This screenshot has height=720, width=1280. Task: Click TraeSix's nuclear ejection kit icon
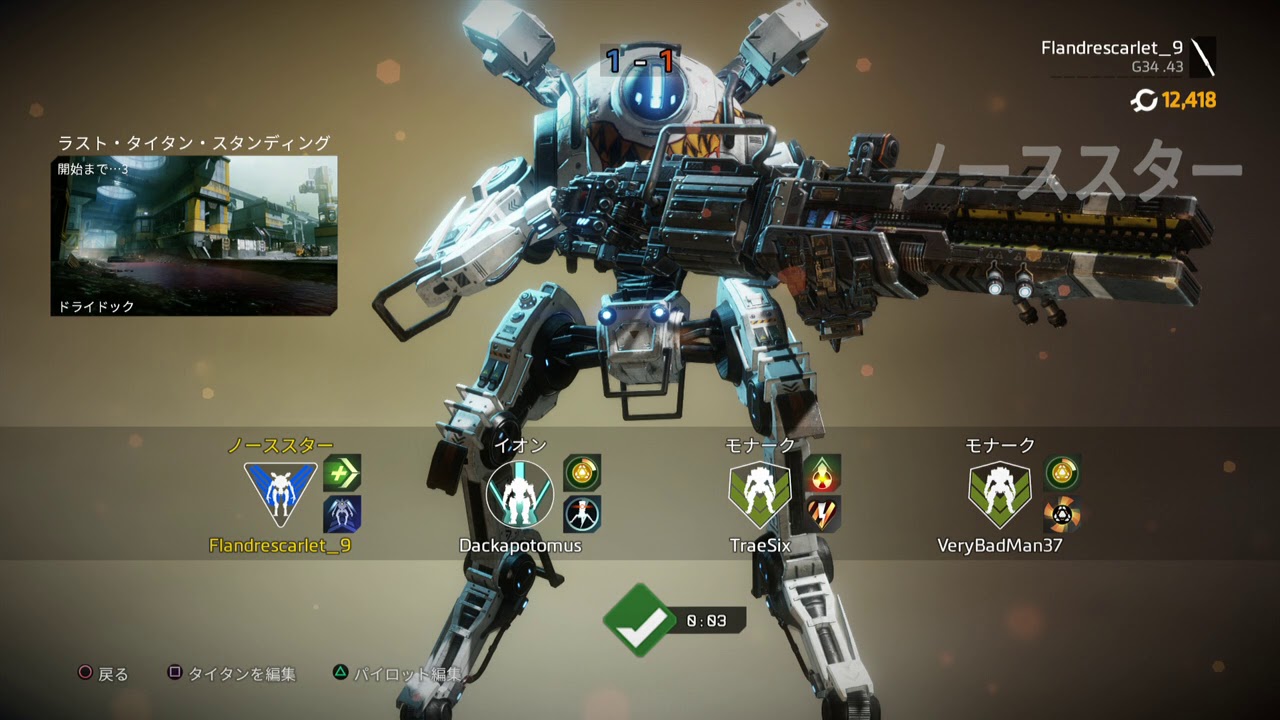tap(822, 472)
